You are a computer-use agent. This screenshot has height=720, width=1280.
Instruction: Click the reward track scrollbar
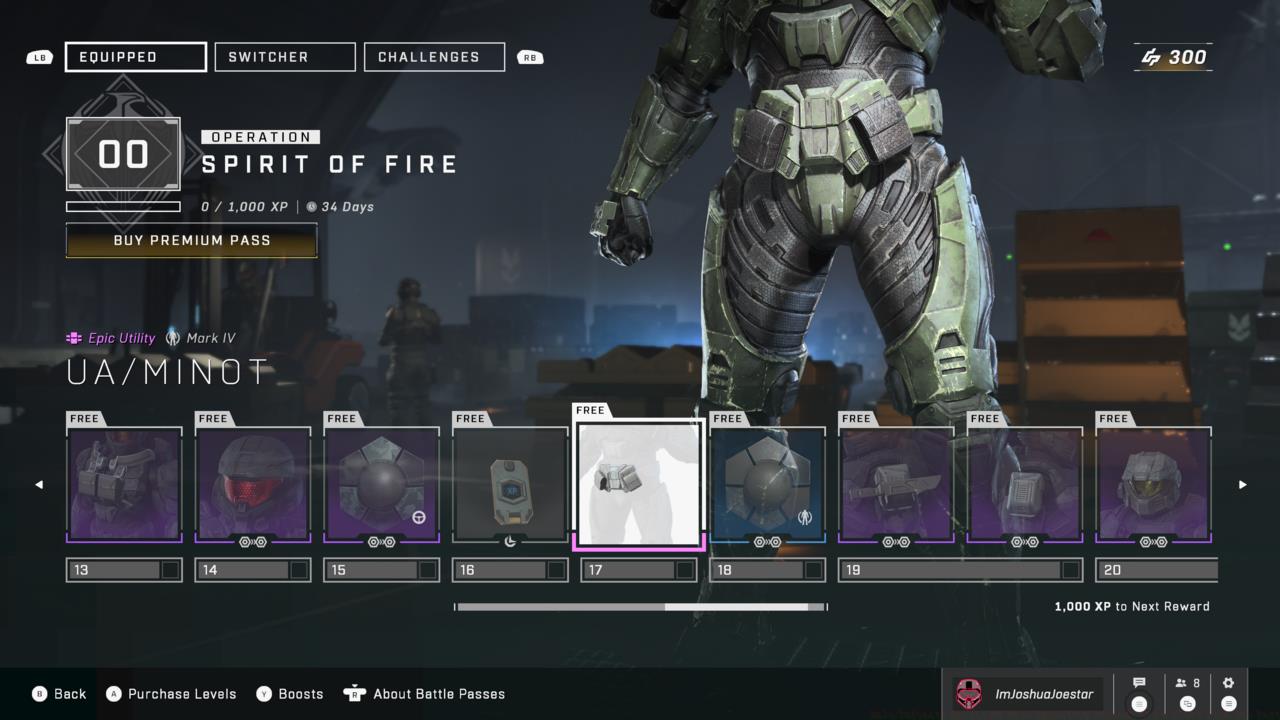click(x=640, y=607)
